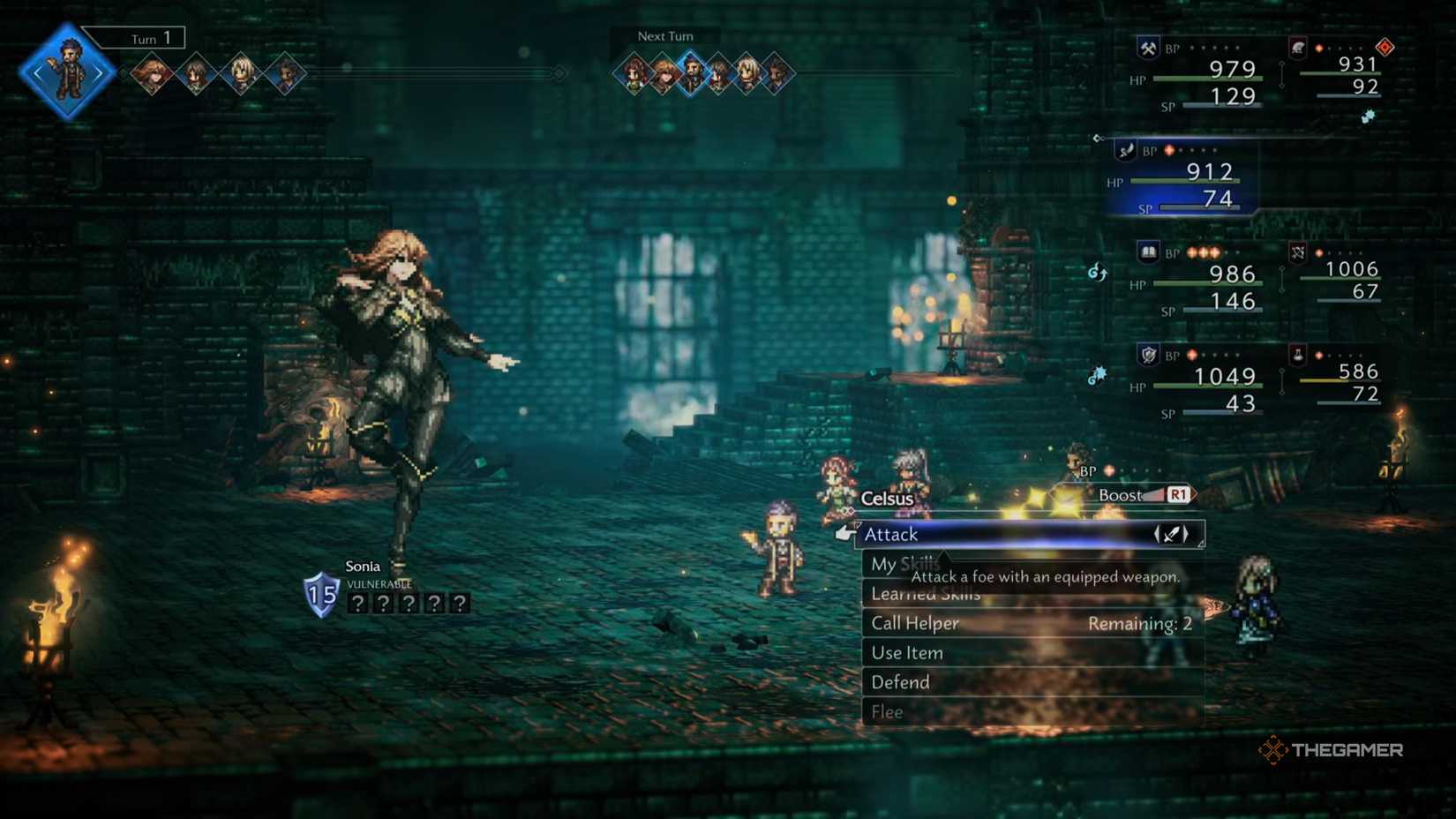Viewport: 1456px width, 819px height.
Task: Click the apothecary flask icon on the 586 HP panel
Action: (x=1297, y=355)
